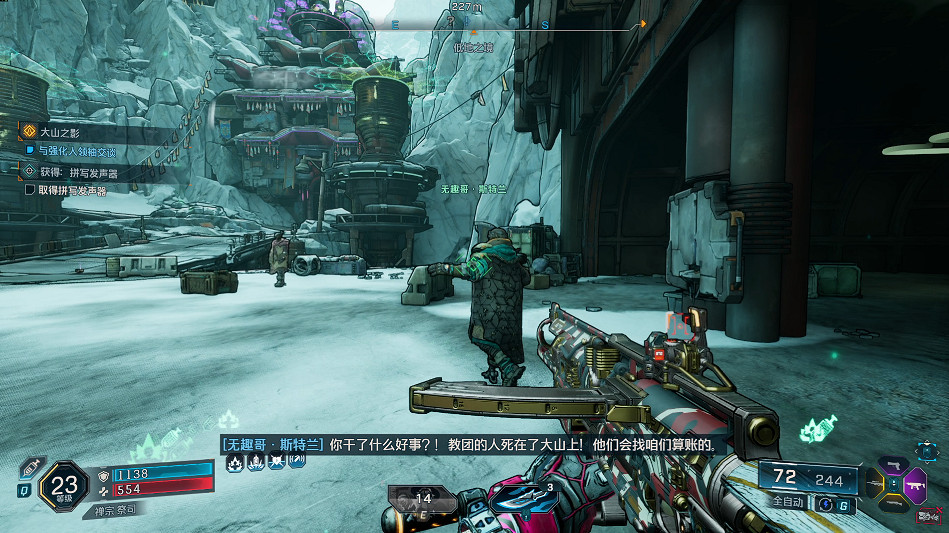This screenshot has height=533, width=949.
Task: Toggle the 全自动 fire mode indicator
Action: click(x=788, y=501)
